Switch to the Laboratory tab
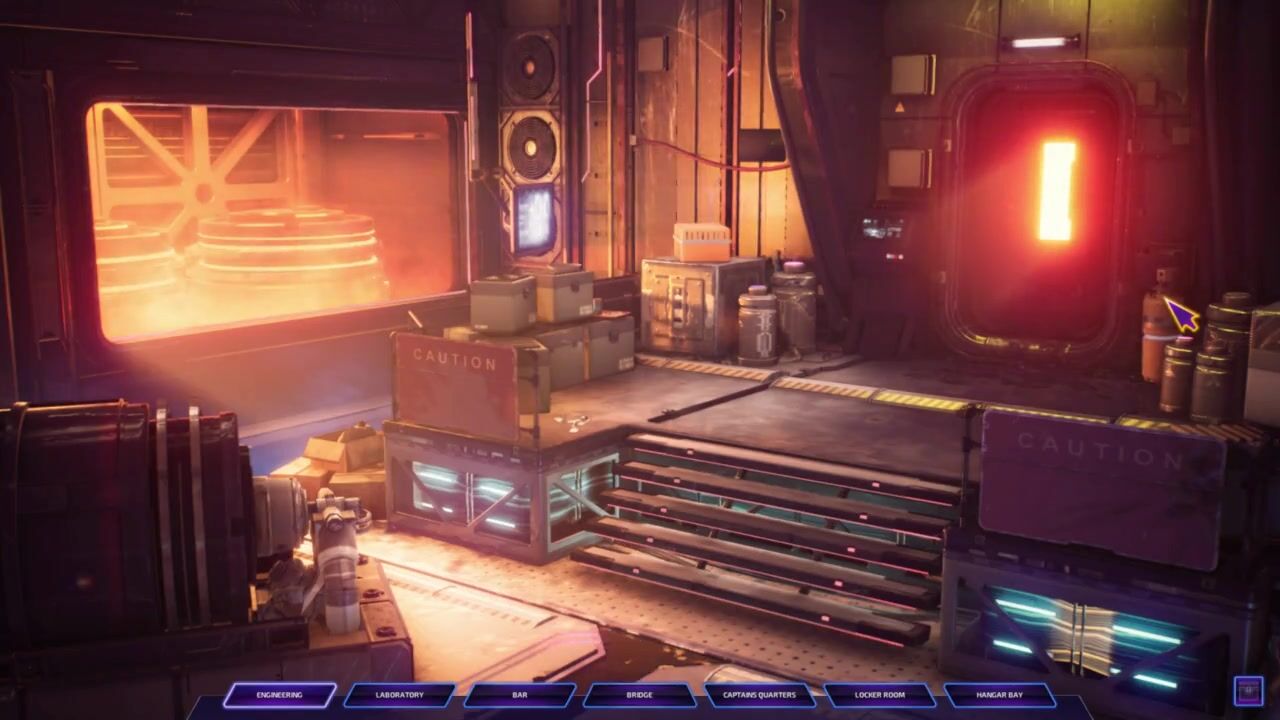Viewport: 1280px width, 720px height. [399, 695]
